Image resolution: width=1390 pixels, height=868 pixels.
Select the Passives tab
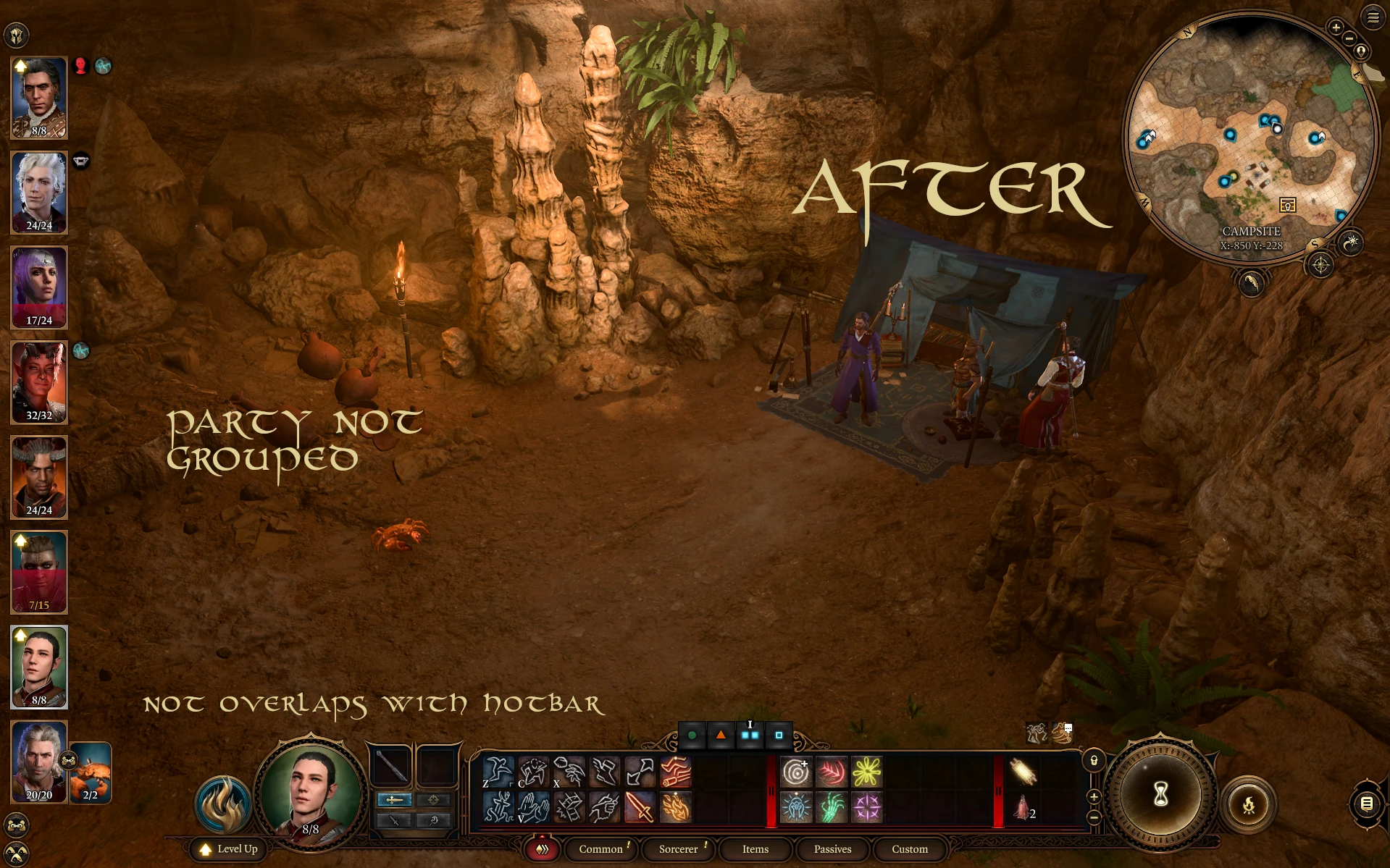coord(832,849)
